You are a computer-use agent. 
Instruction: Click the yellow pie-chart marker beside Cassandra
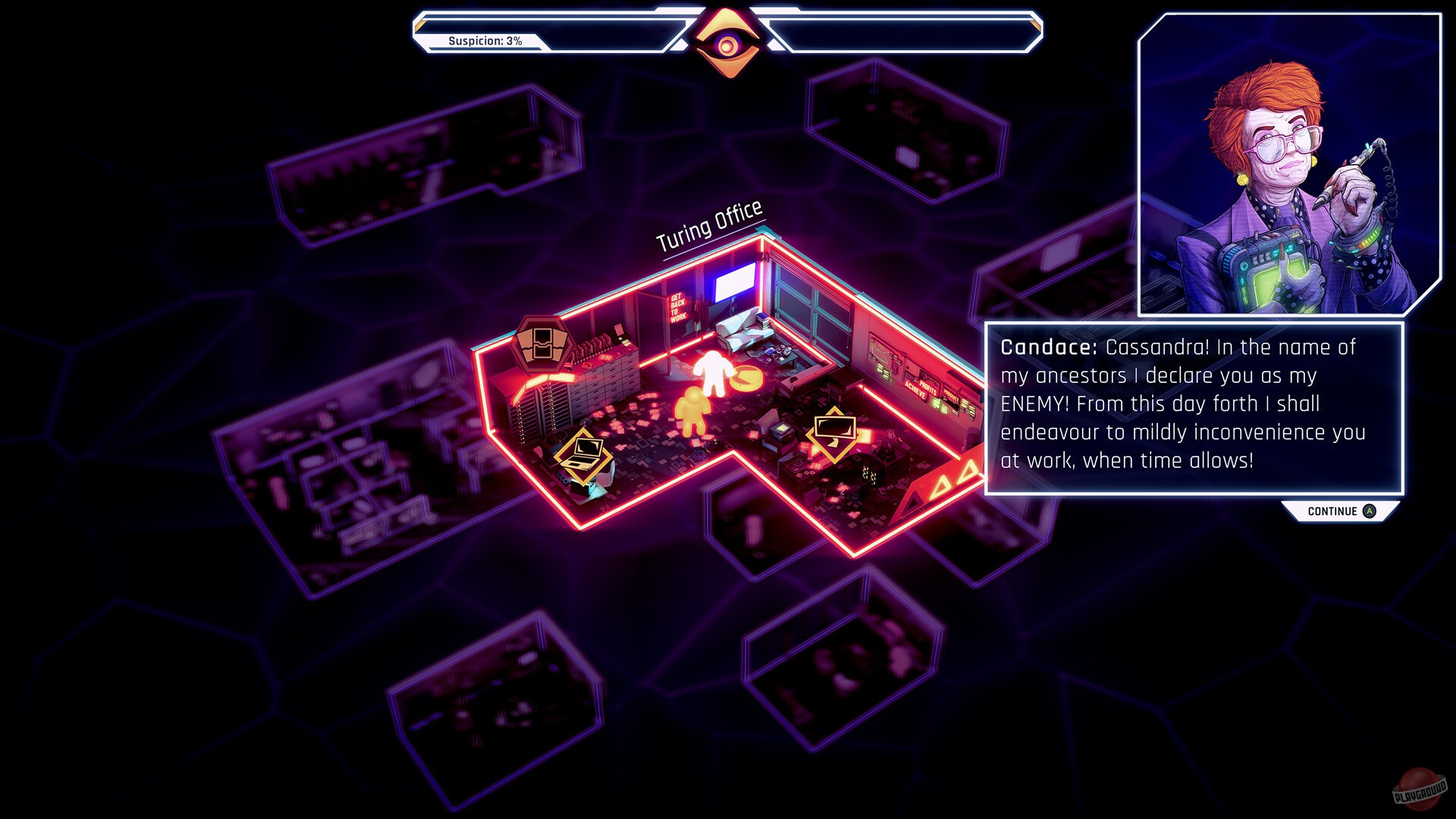[747, 376]
